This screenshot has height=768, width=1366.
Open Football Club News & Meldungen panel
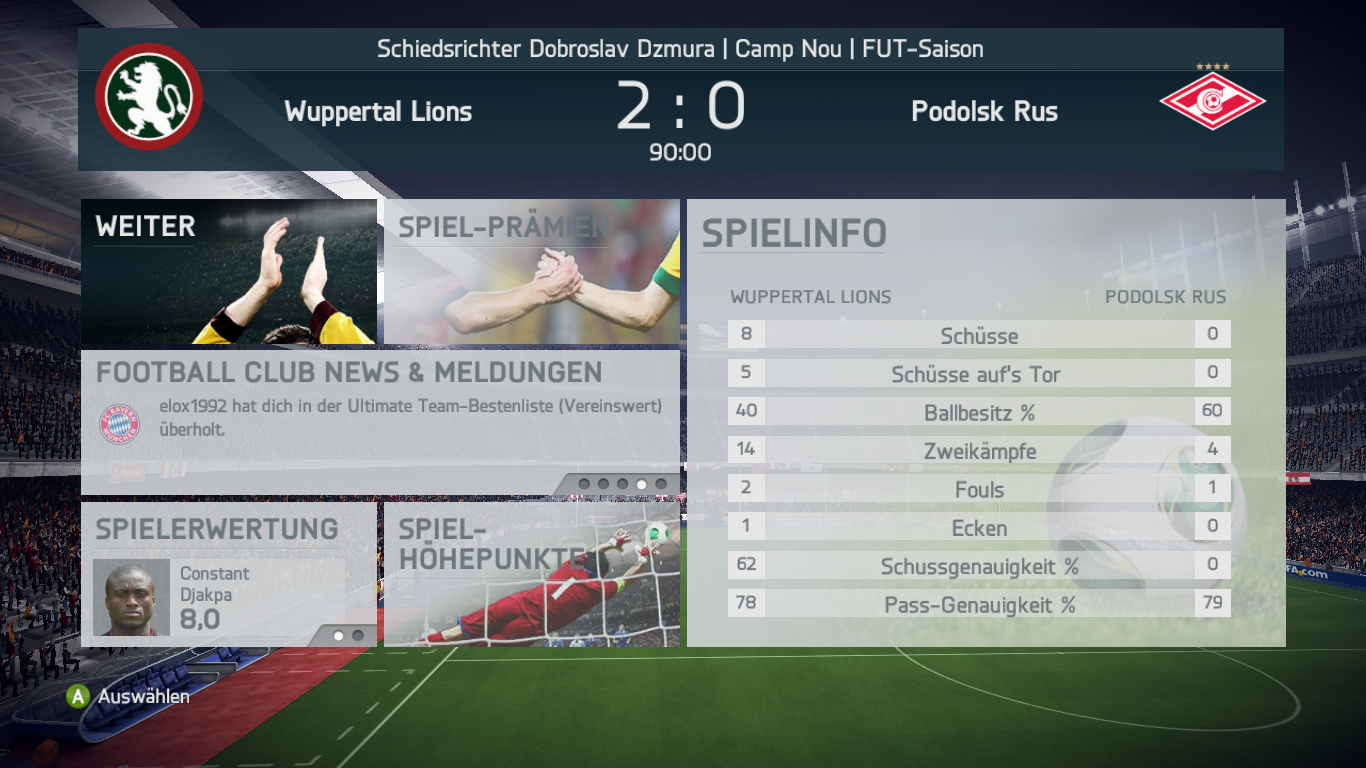380,422
